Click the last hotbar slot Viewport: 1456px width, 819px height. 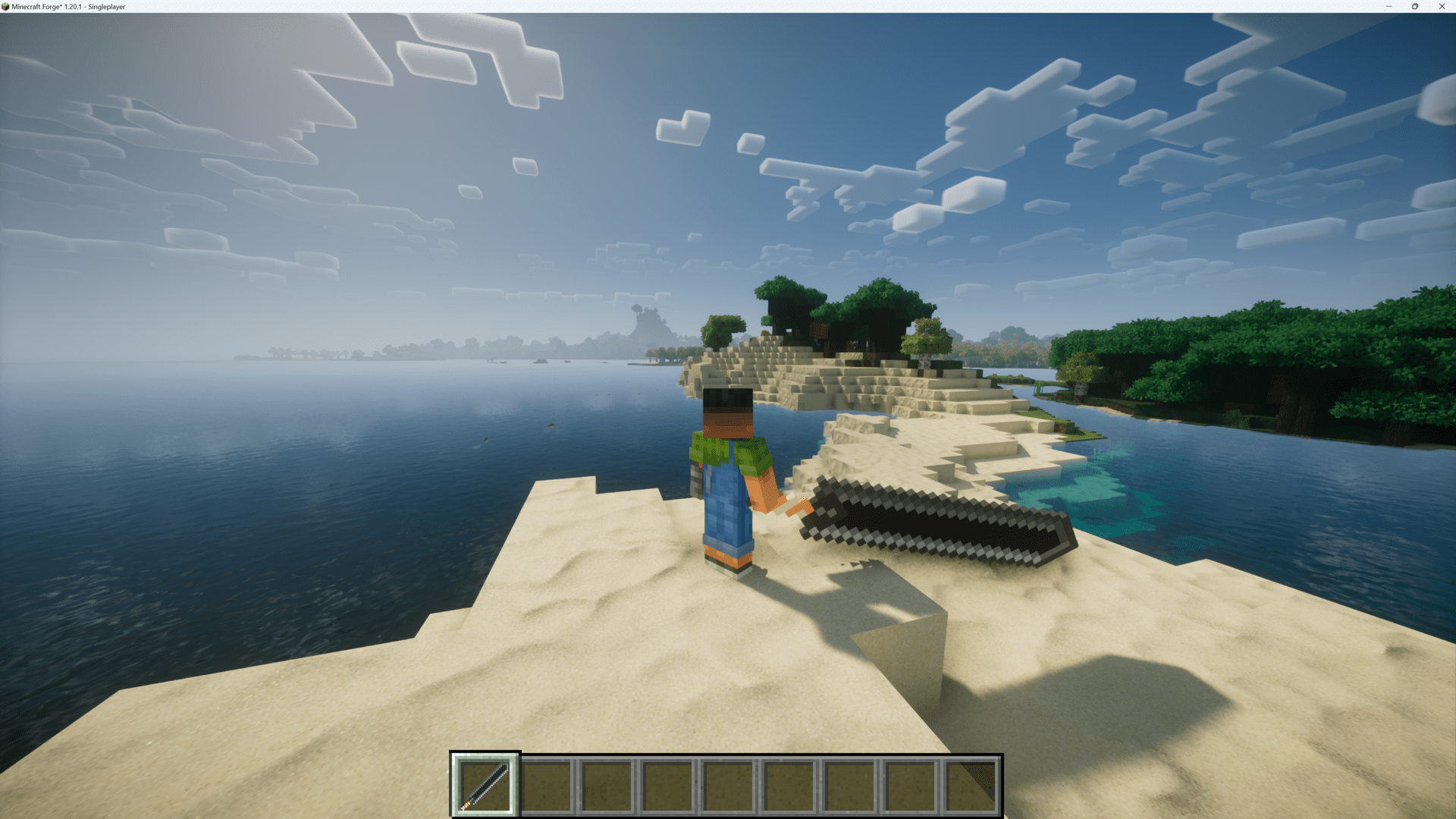tap(970, 784)
